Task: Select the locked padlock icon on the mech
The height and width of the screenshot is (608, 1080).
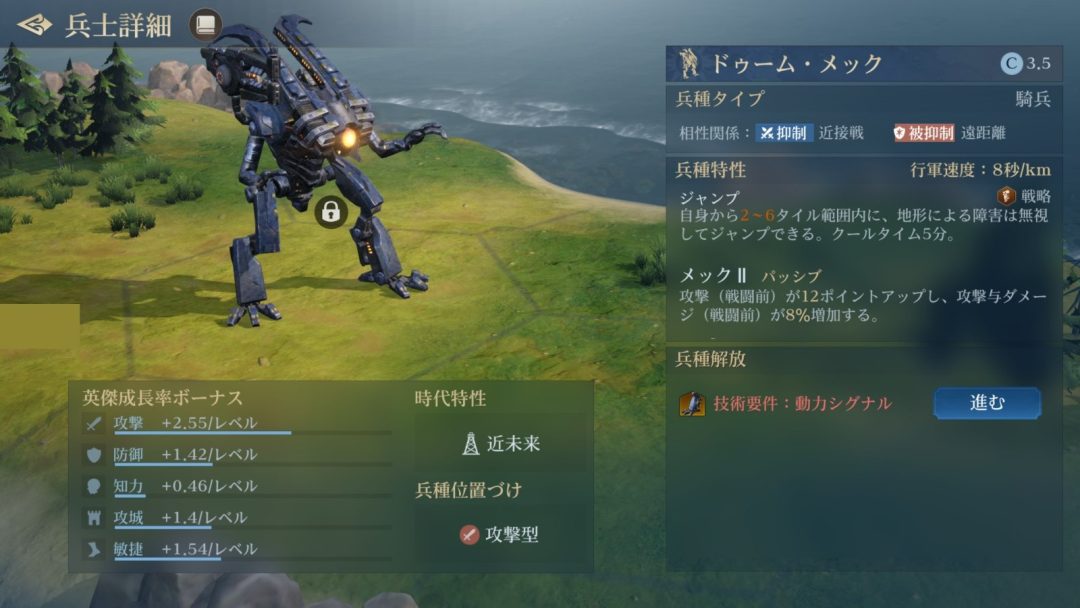Action: pyautogui.click(x=331, y=211)
